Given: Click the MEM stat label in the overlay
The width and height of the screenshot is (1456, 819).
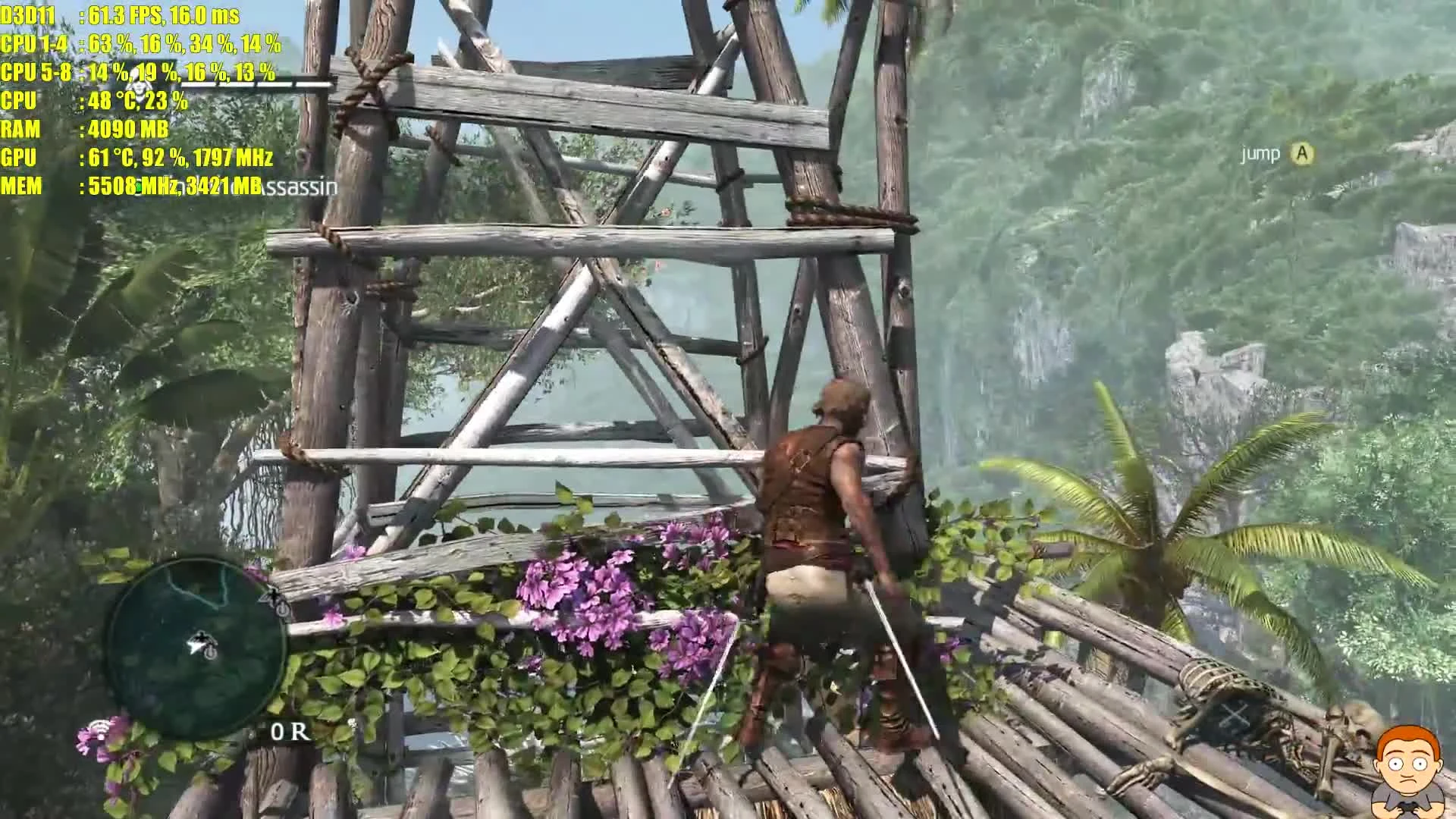Looking at the screenshot, I should pyautogui.click(x=23, y=187).
